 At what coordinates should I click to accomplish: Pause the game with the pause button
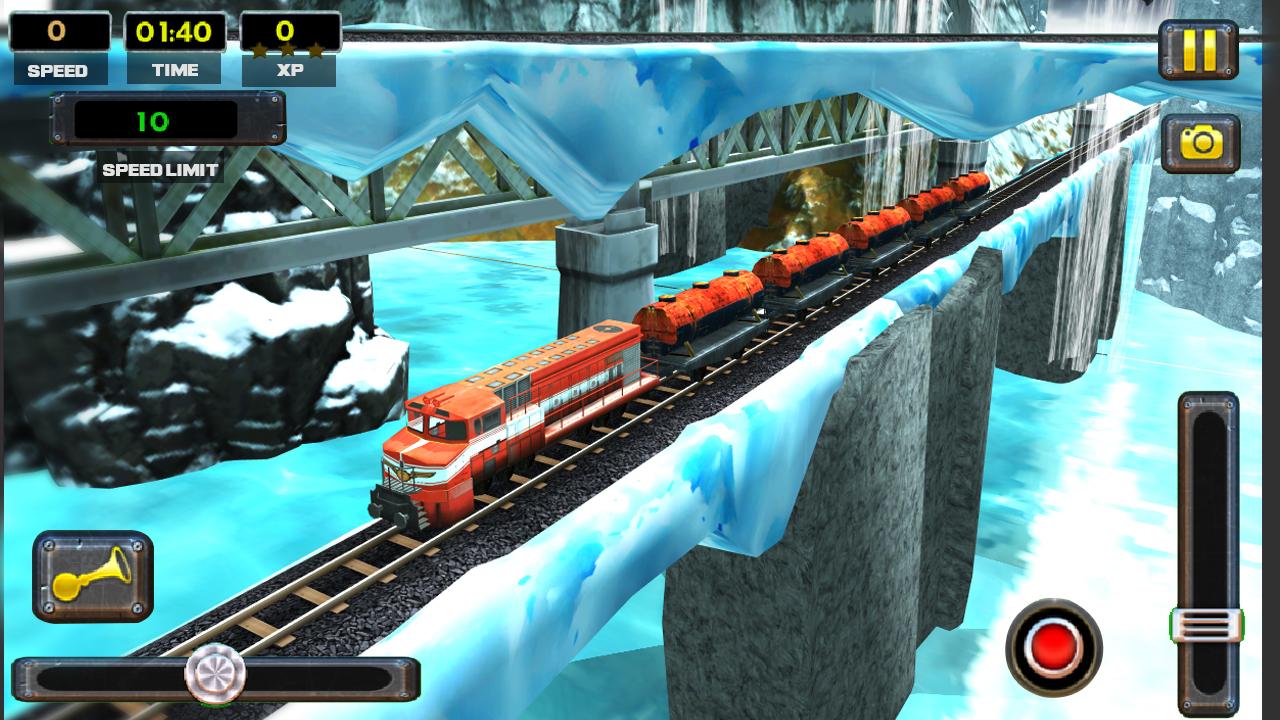click(x=1198, y=49)
